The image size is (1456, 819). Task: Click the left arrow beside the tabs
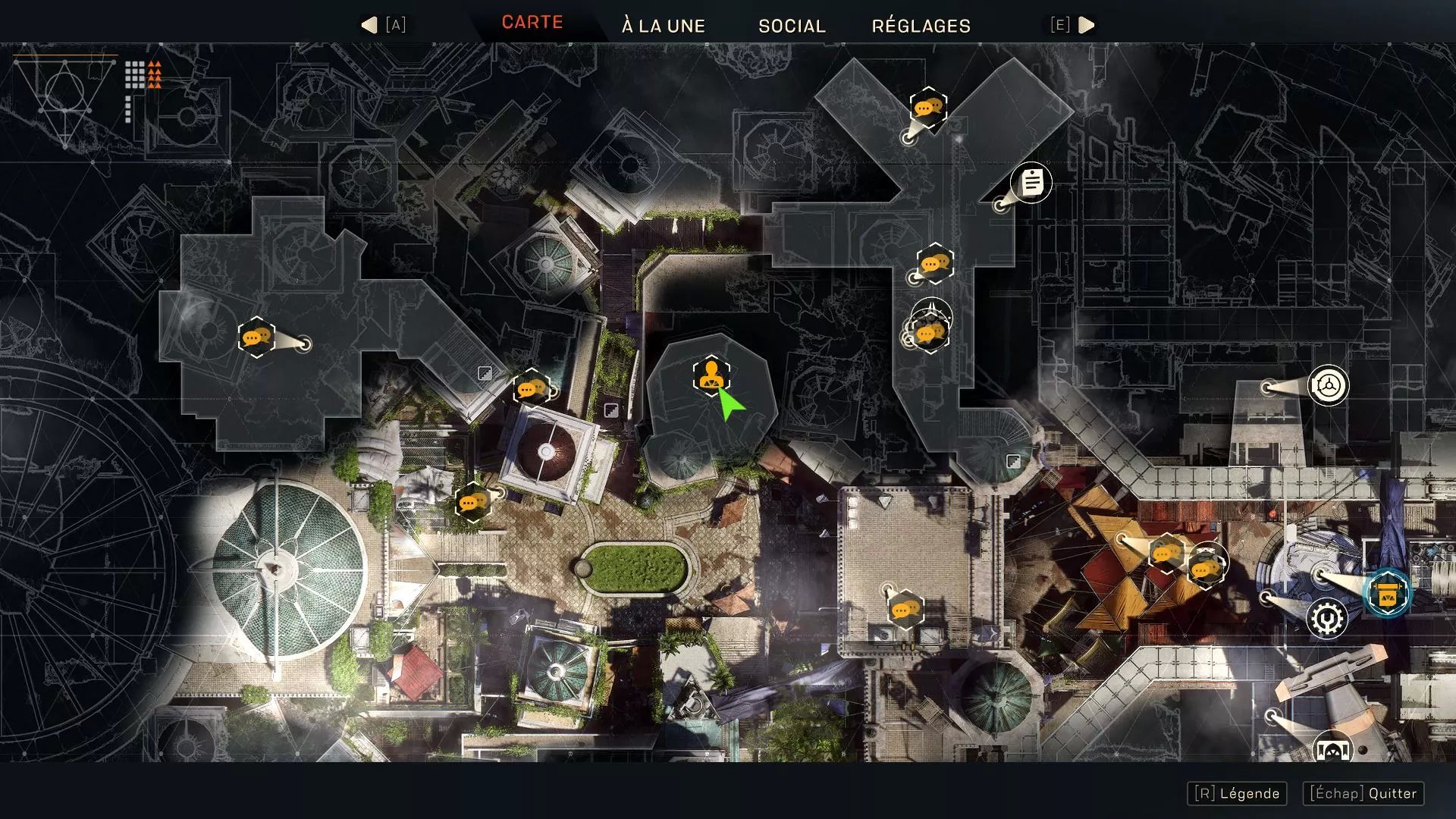(369, 25)
